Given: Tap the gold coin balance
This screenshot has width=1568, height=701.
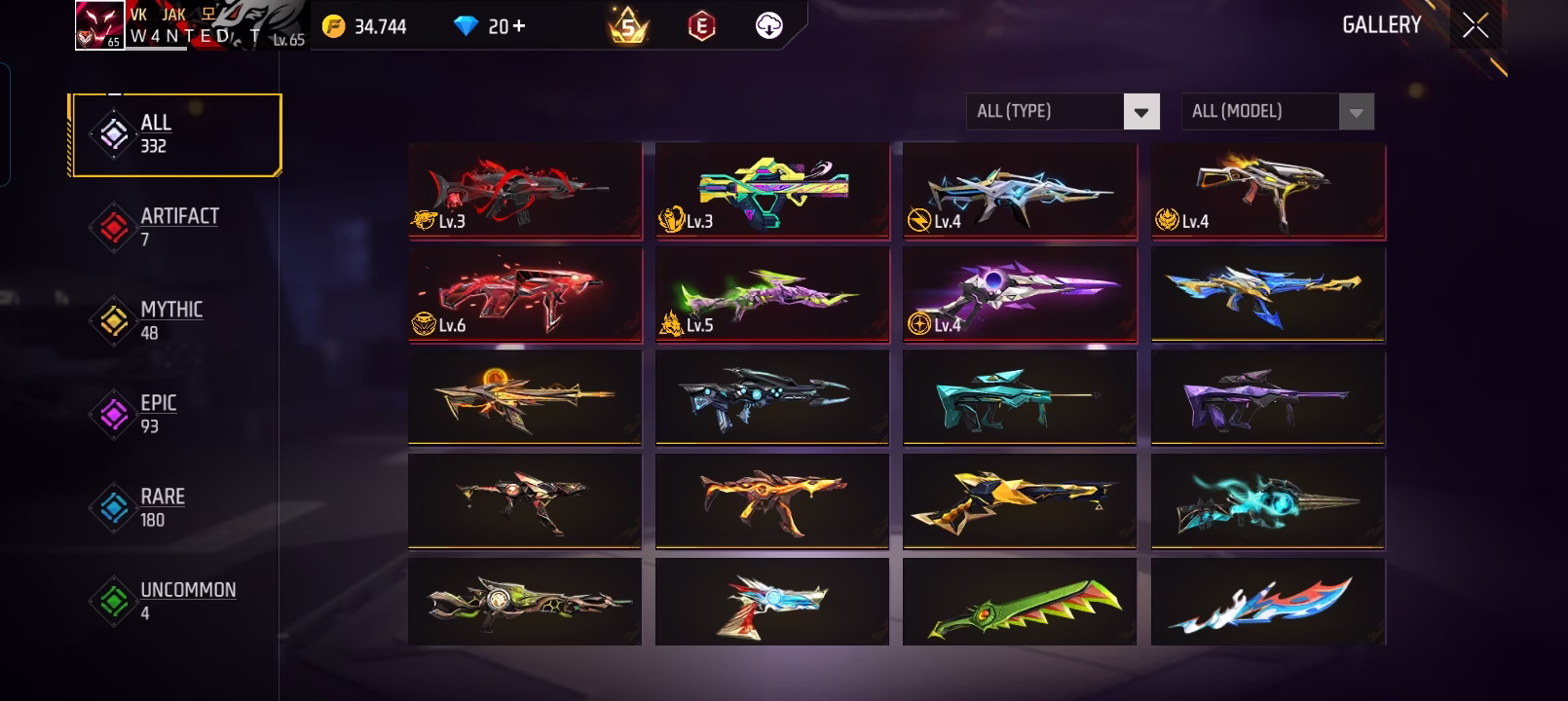Looking at the screenshot, I should tap(365, 26).
